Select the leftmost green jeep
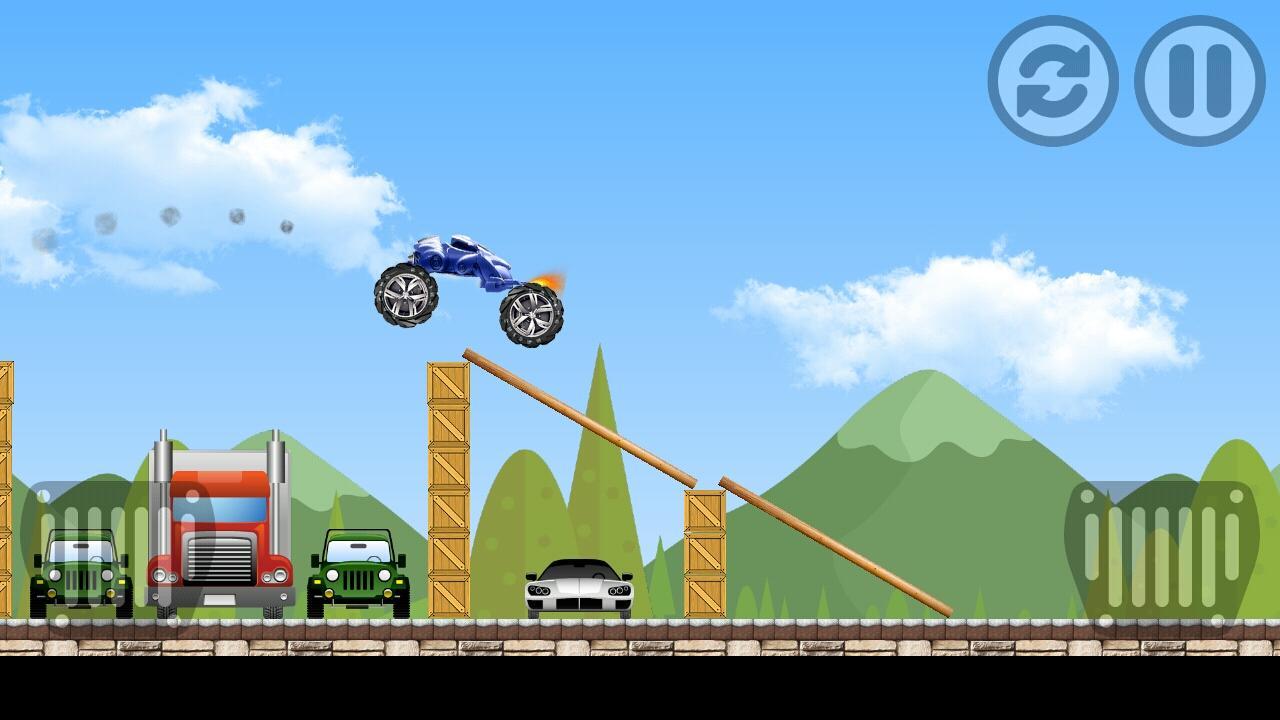Screen dimensions: 1280x720 [x=78, y=570]
